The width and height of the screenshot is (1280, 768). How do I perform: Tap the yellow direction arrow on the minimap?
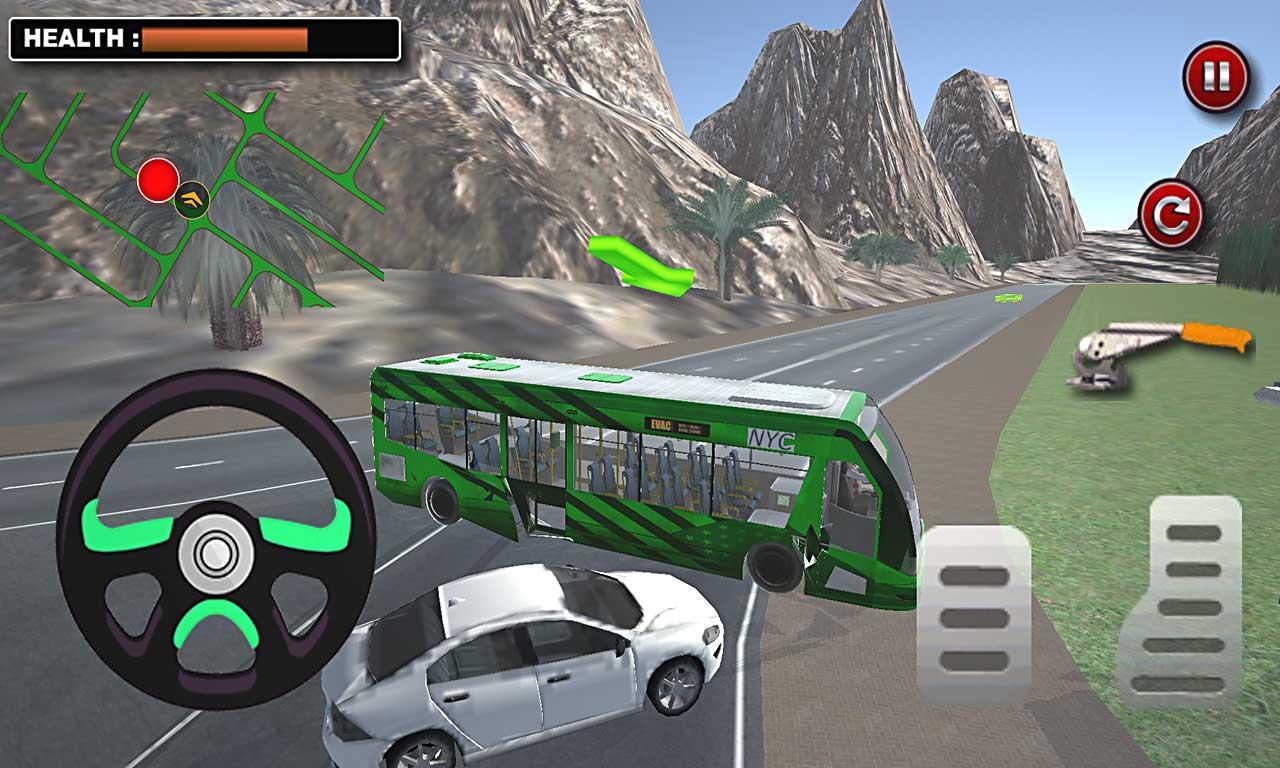pos(192,200)
